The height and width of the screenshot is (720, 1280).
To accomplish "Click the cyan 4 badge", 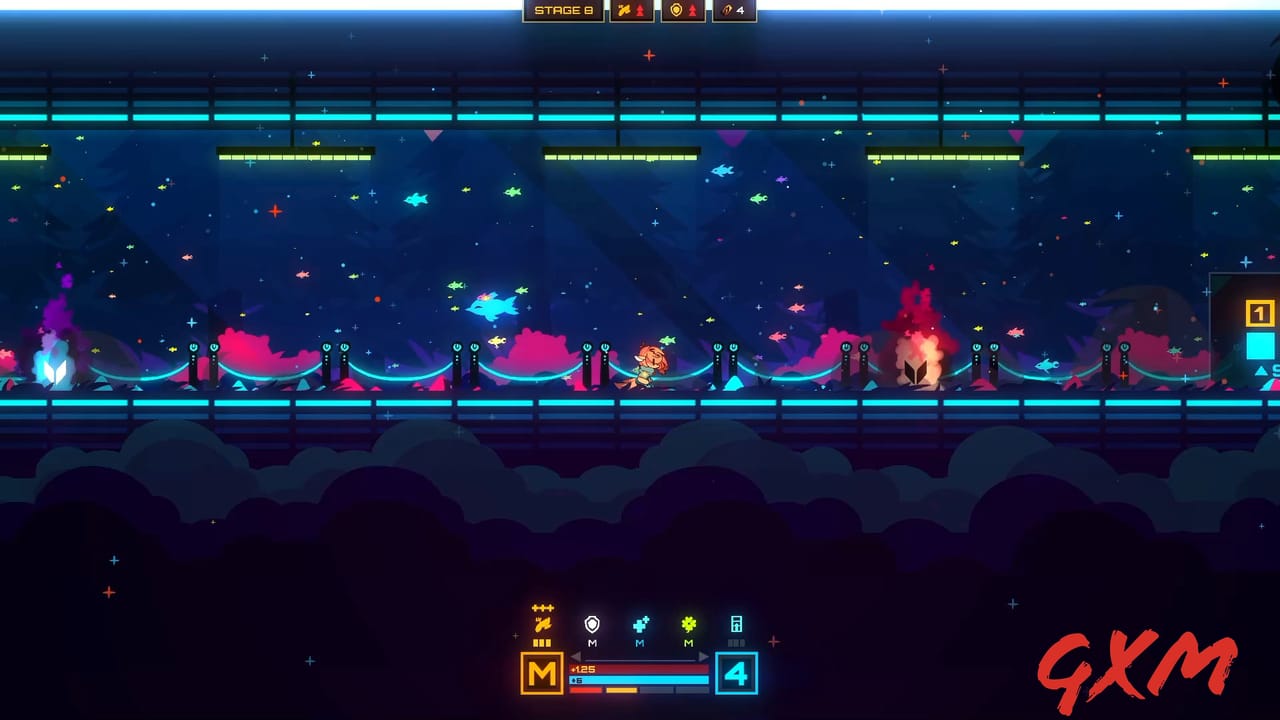I will coord(736,674).
